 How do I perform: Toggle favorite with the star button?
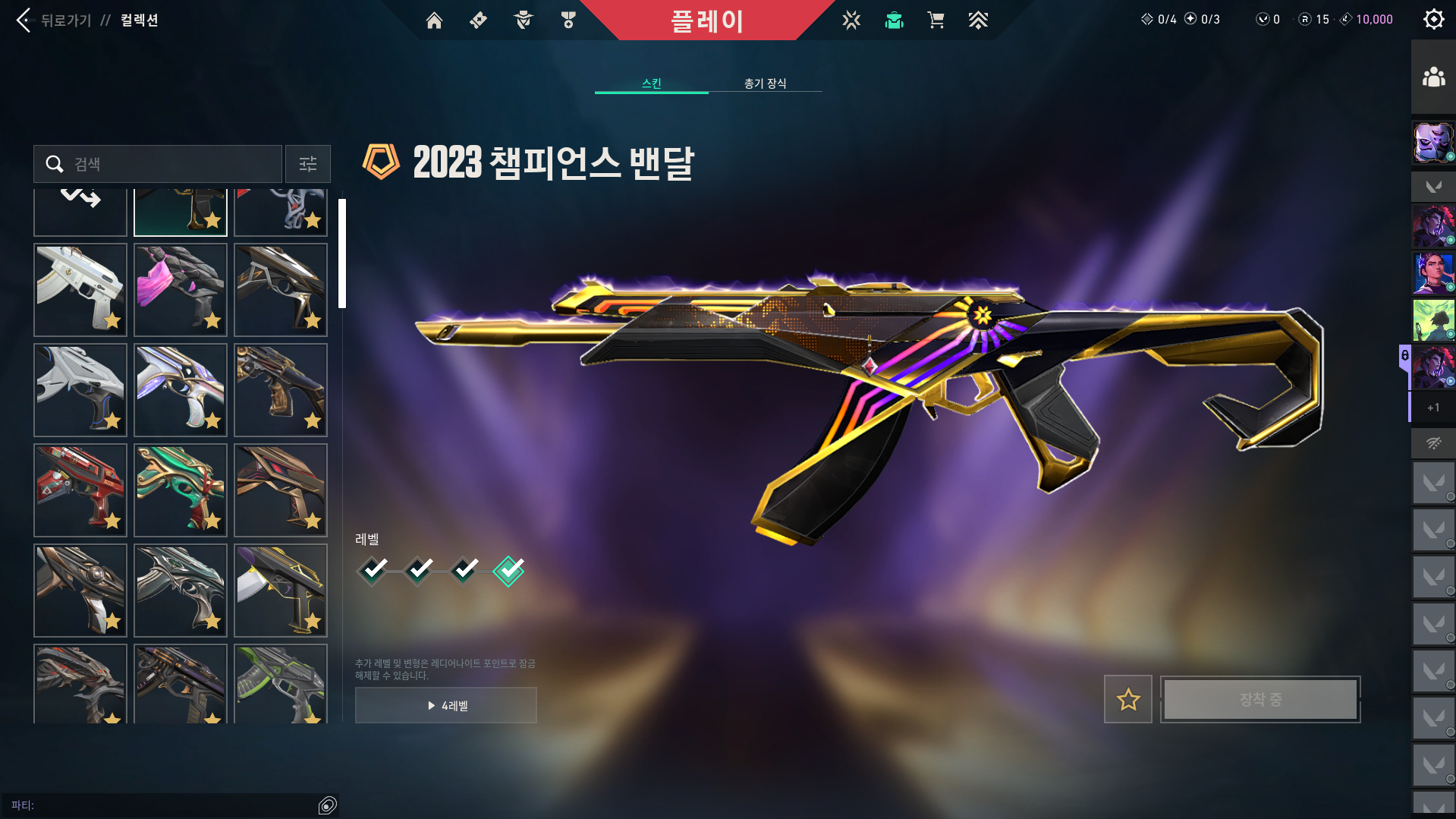pyautogui.click(x=1127, y=699)
